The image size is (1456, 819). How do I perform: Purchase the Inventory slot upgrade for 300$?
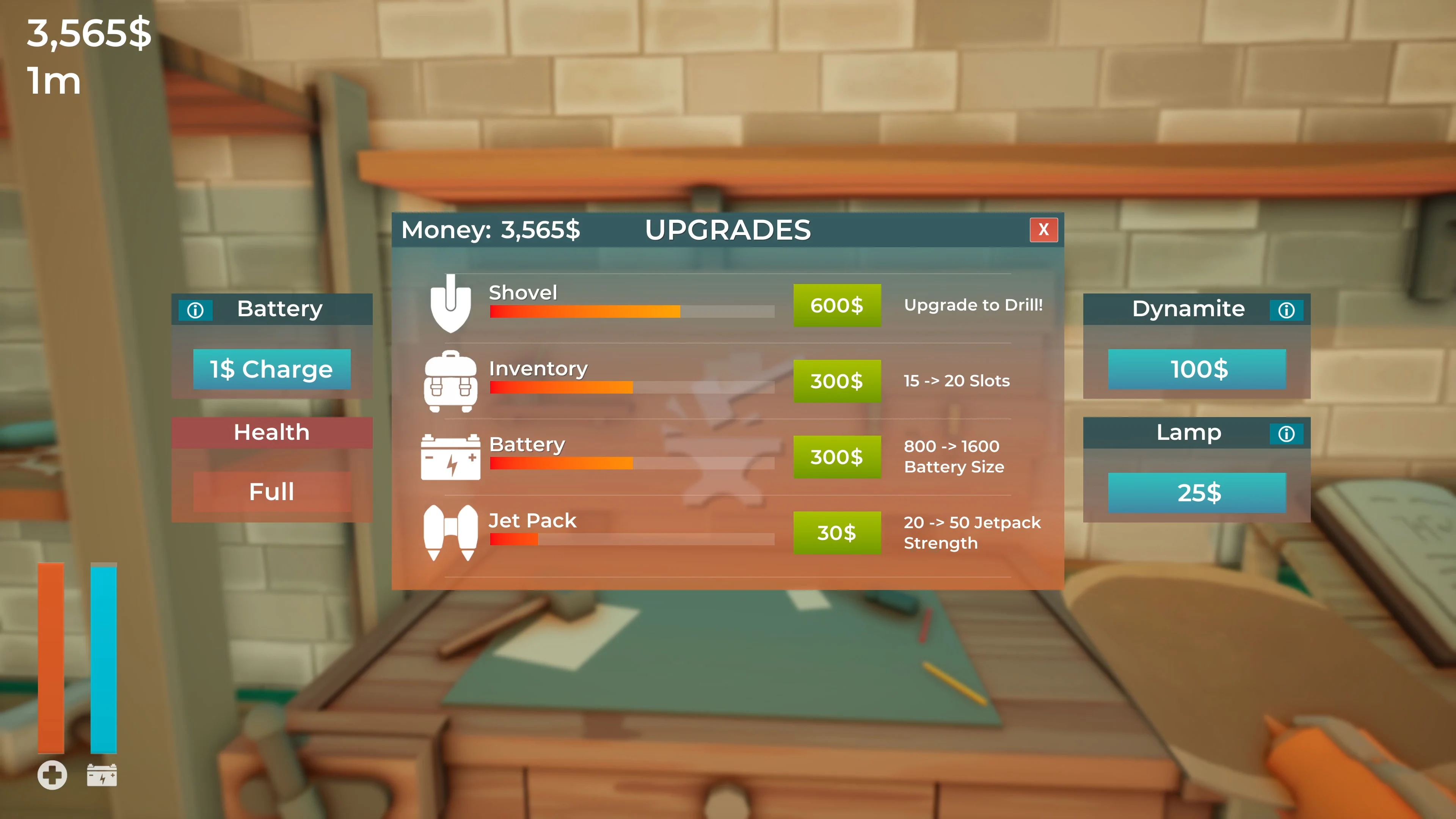pos(837,381)
